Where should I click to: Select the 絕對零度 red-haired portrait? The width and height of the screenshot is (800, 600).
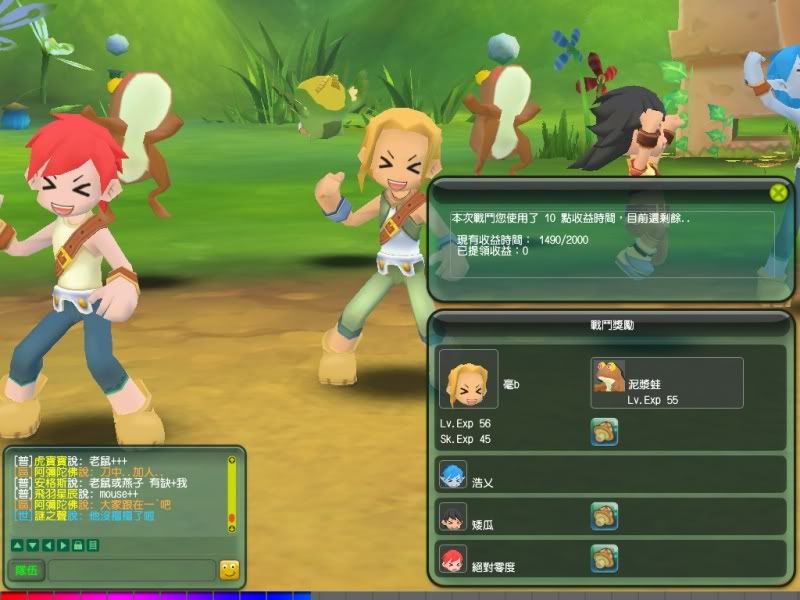coord(453,558)
